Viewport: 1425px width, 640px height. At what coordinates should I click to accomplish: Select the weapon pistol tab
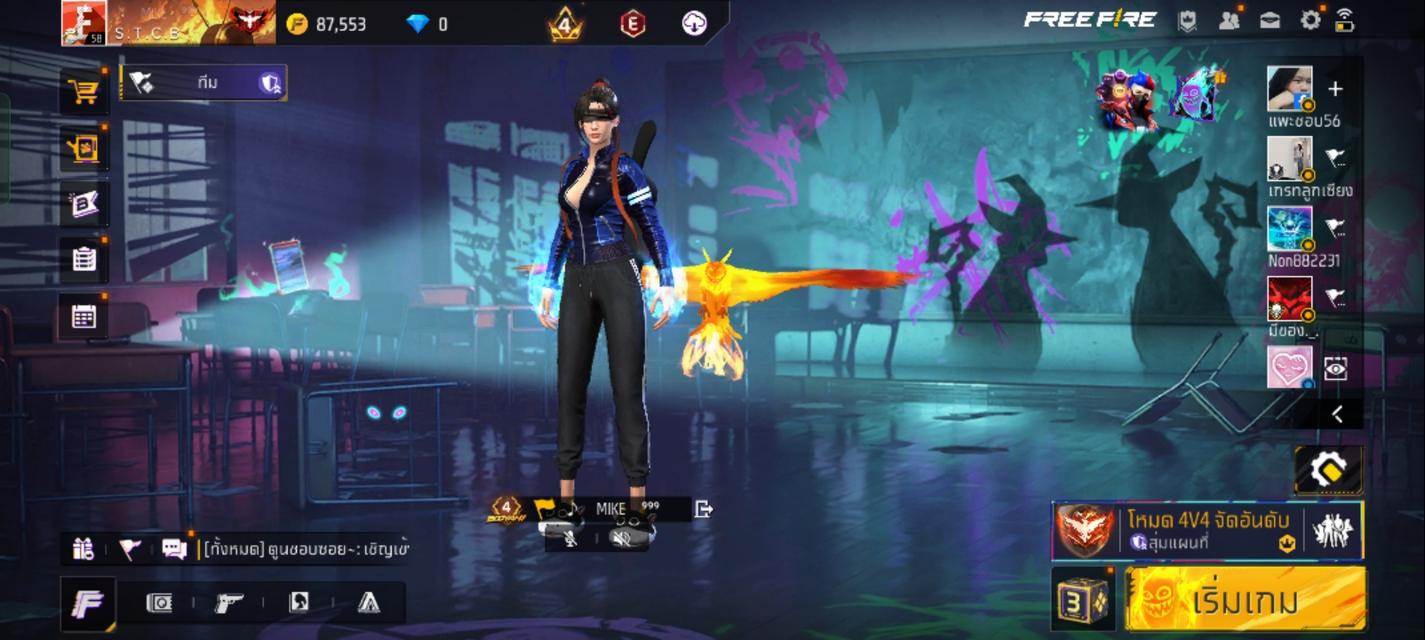pyautogui.click(x=229, y=602)
